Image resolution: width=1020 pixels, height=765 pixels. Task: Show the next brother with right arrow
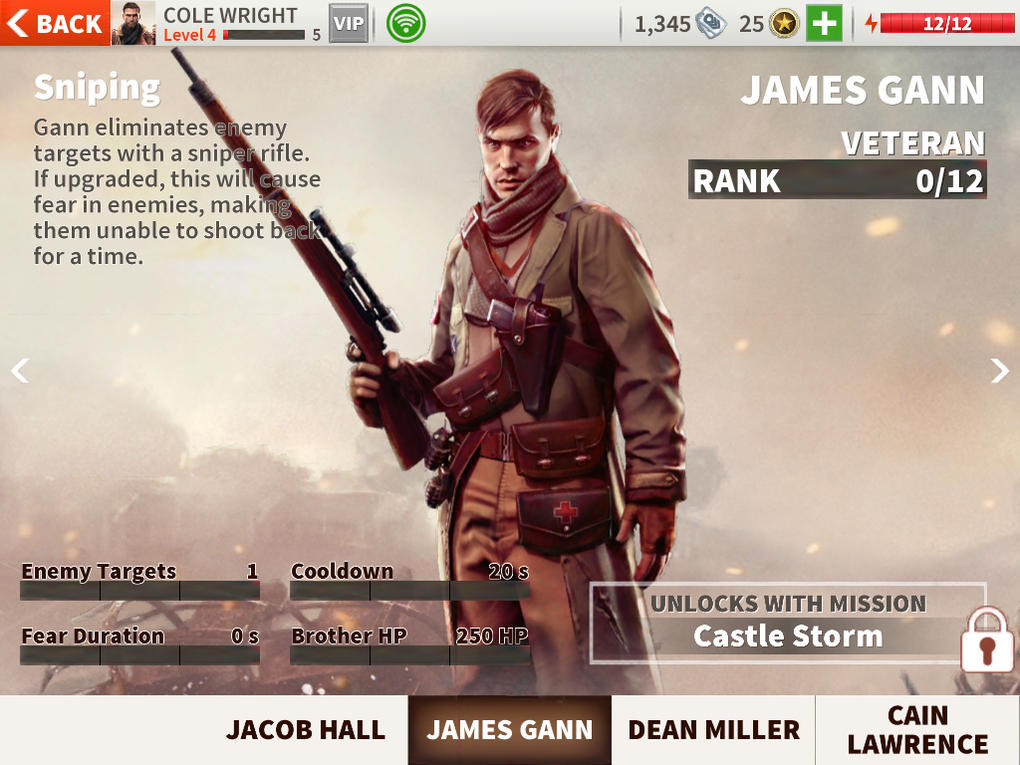click(x=999, y=371)
